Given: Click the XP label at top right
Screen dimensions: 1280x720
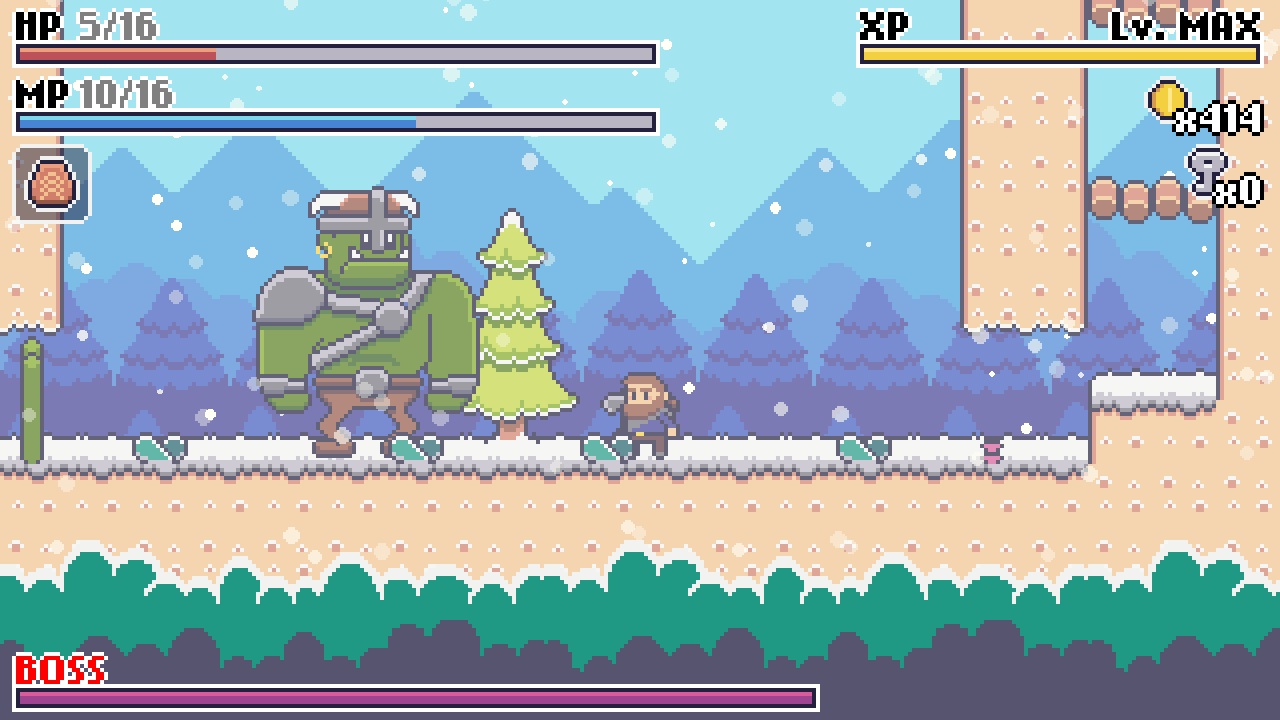Looking at the screenshot, I should click(x=880, y=20).
